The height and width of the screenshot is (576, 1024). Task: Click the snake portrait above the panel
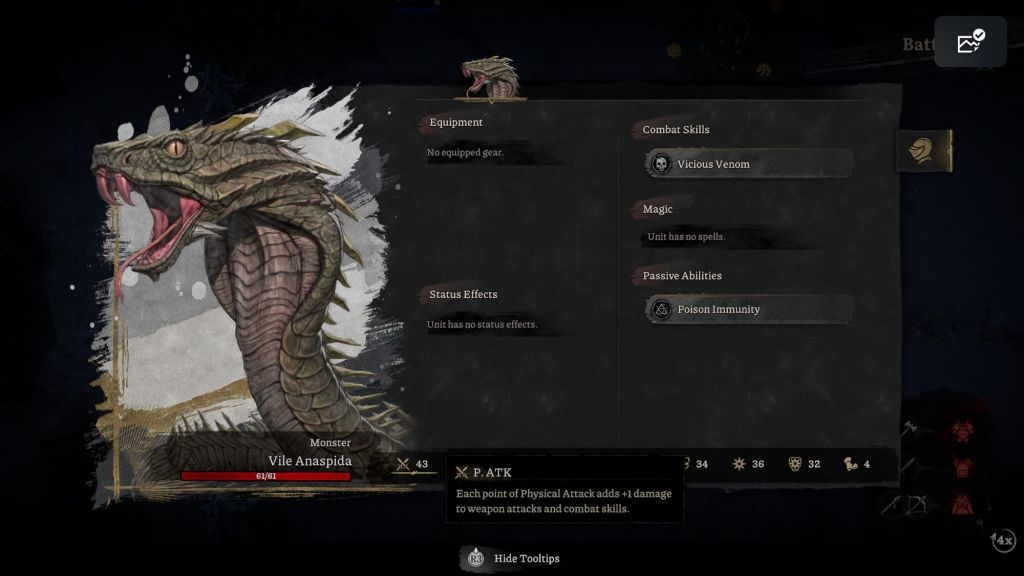point(491,78)
